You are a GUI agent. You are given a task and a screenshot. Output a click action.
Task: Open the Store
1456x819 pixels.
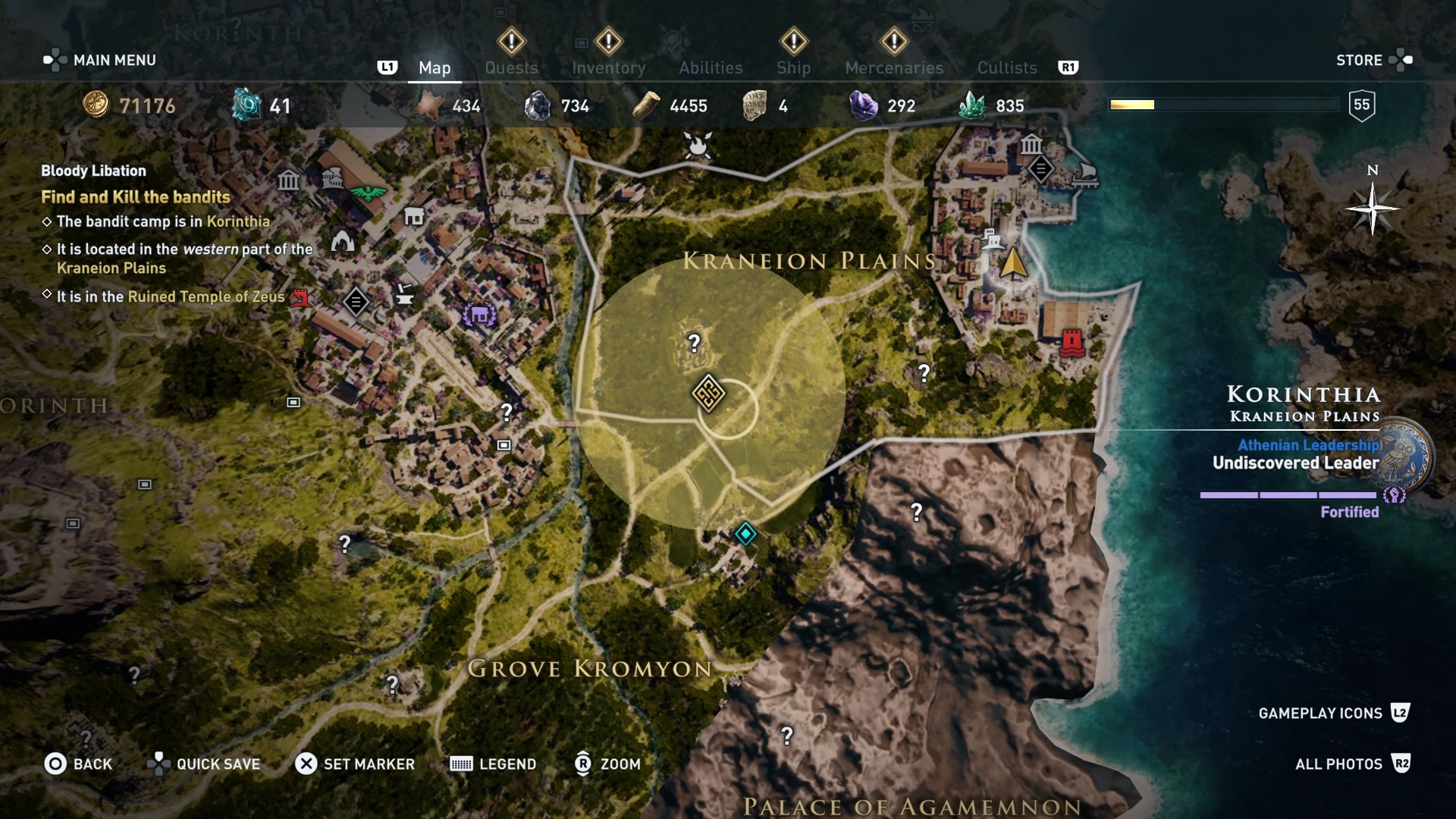pos(1373,60)
